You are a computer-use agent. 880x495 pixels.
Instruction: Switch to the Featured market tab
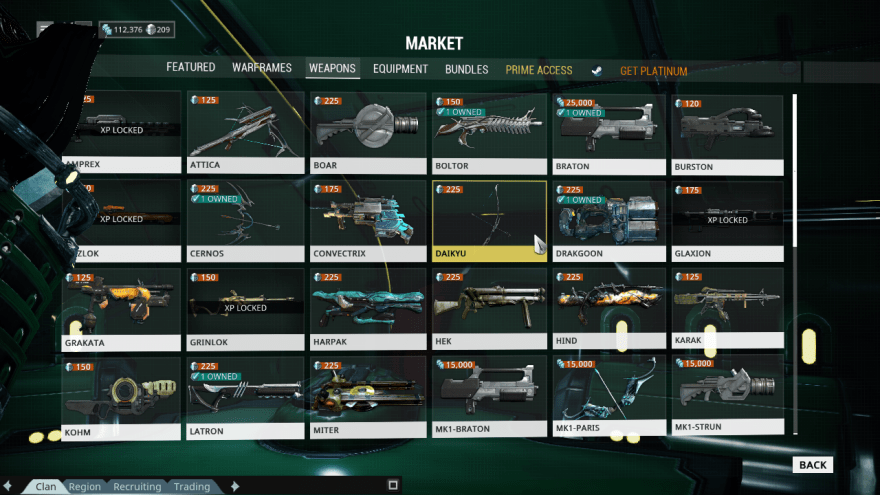point(190,69)
